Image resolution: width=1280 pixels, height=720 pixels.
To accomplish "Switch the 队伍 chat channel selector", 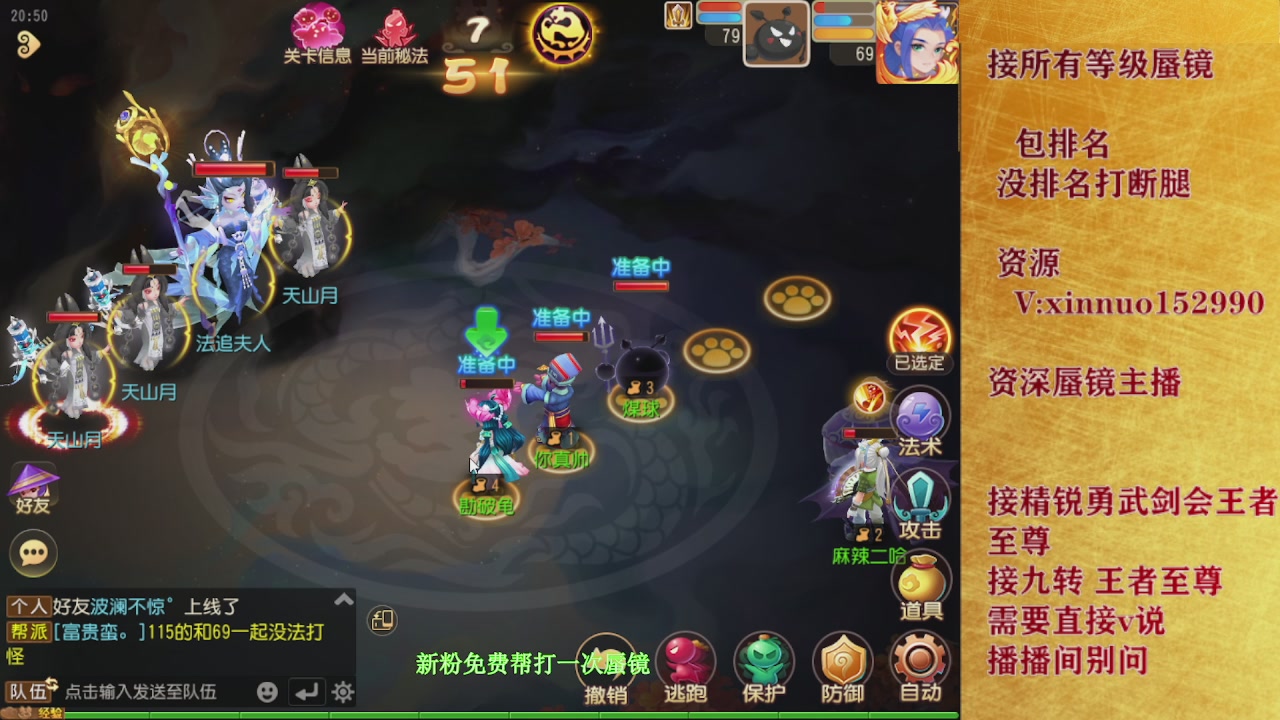I will (x=28, y=689).
